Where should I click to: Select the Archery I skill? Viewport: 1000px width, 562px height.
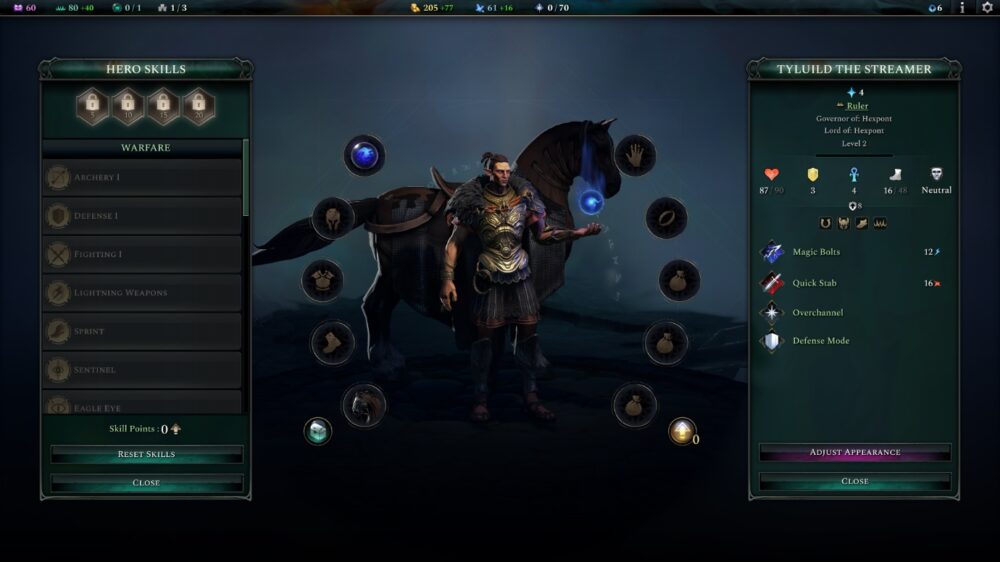143,178
